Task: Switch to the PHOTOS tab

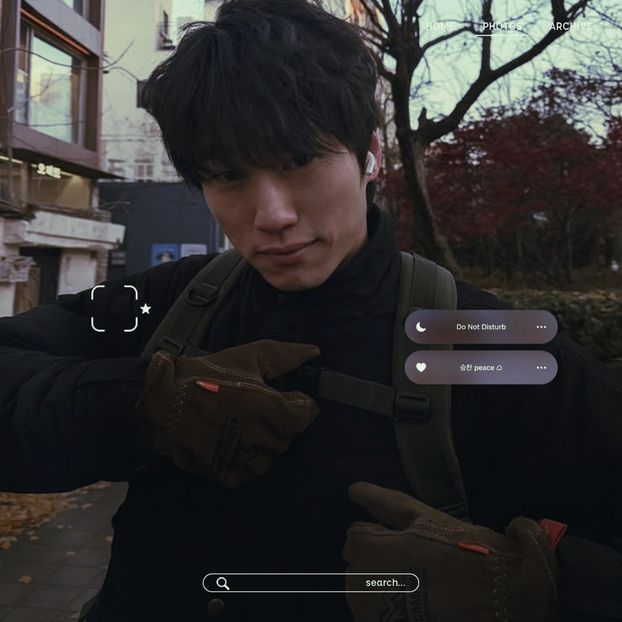Action: coord(501,26)
